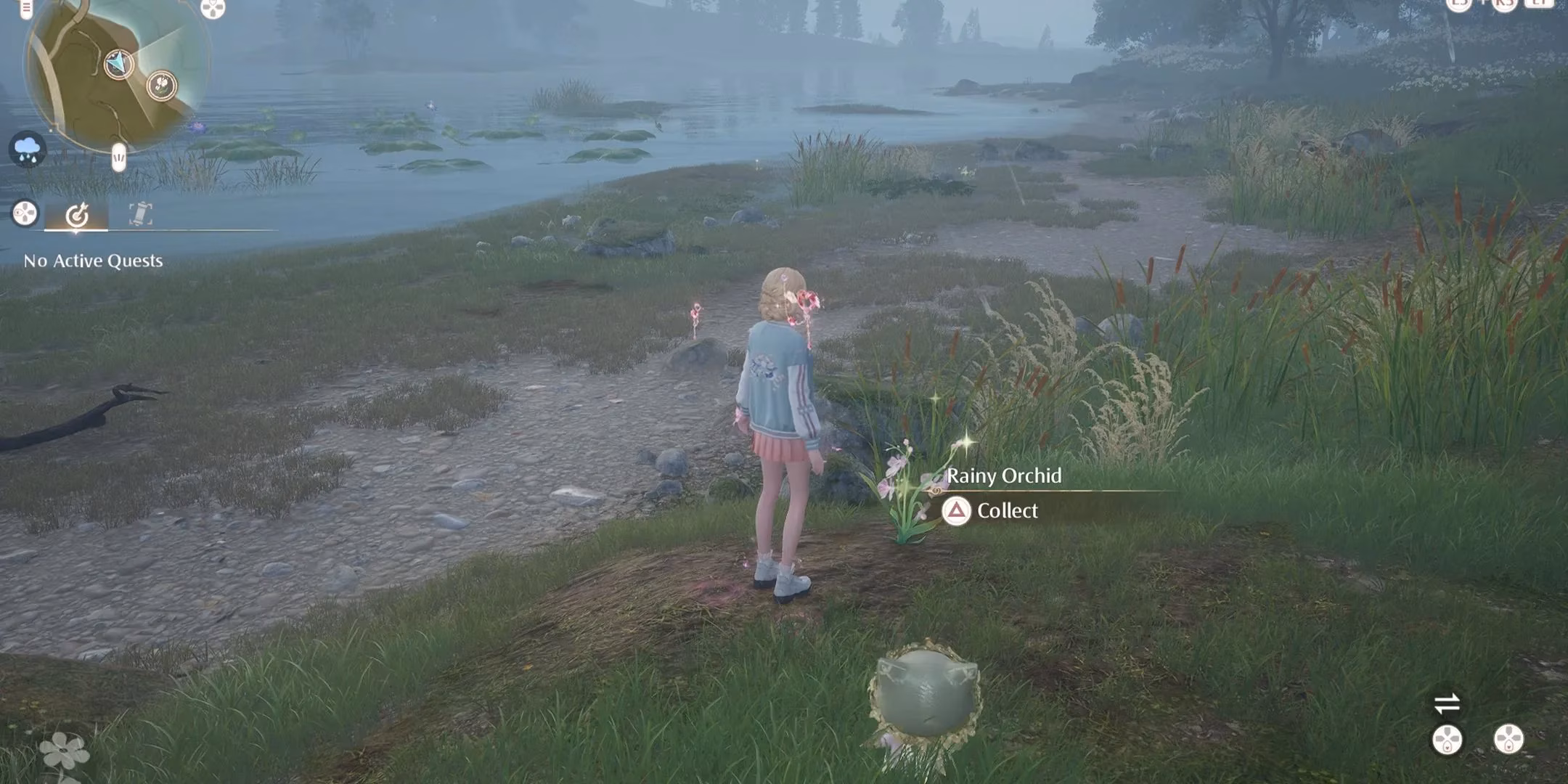
Task: Select the rainy weather indicator icon
Action: point(27,150)
